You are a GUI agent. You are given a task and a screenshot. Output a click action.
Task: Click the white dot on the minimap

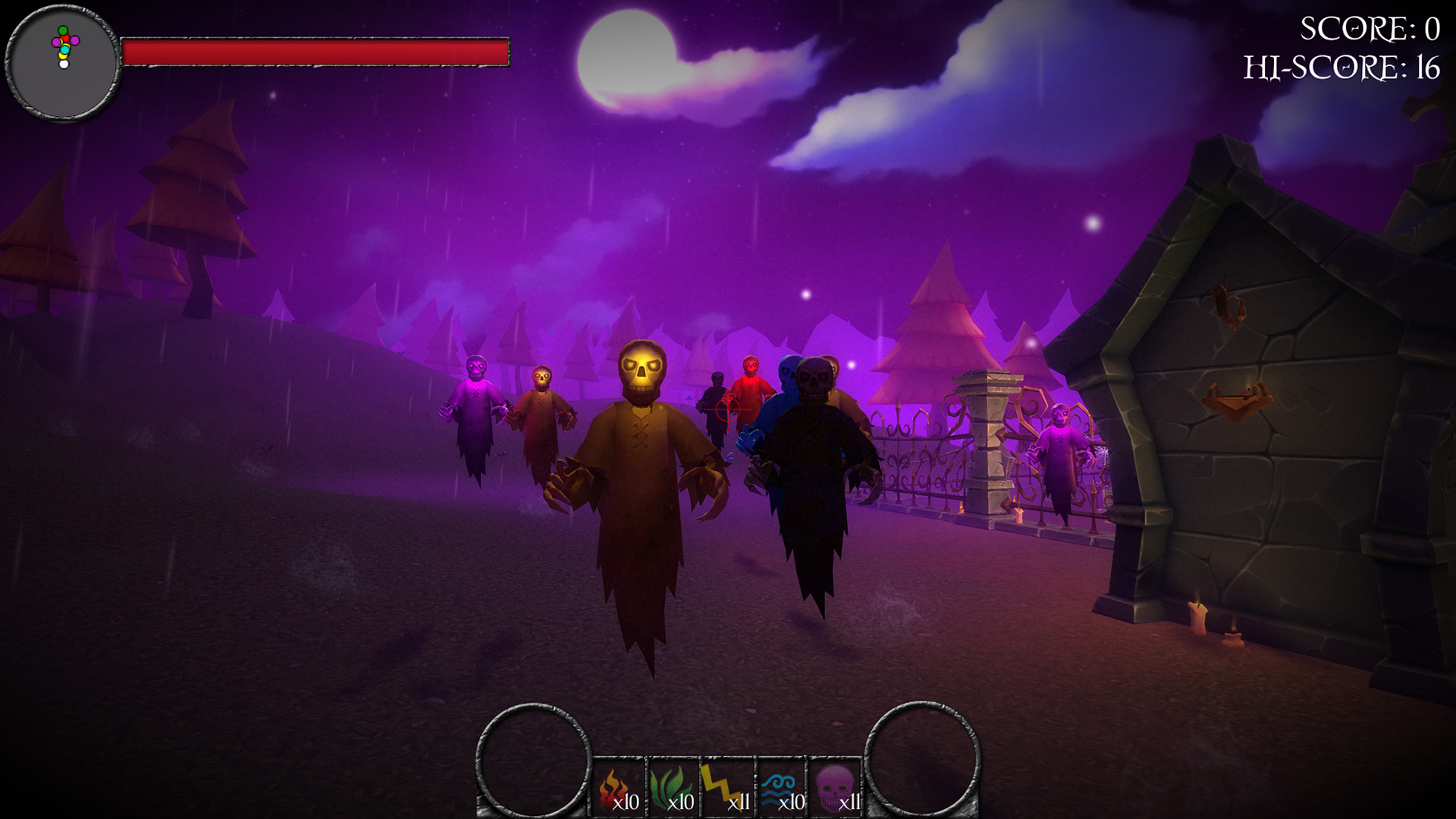pos(64,64)
